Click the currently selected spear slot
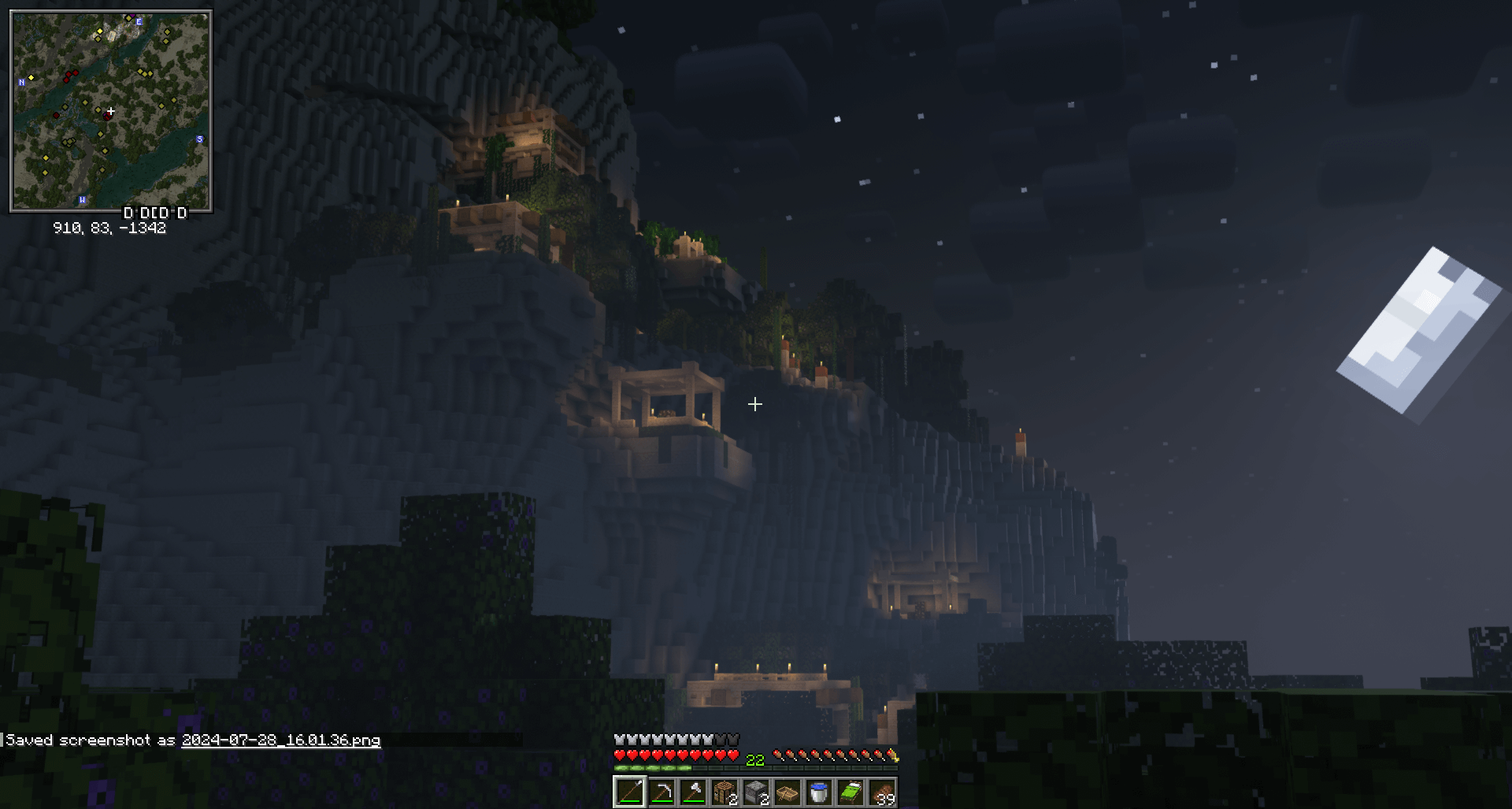Viewport: 1512px width, 809px height. pos(630,794)
